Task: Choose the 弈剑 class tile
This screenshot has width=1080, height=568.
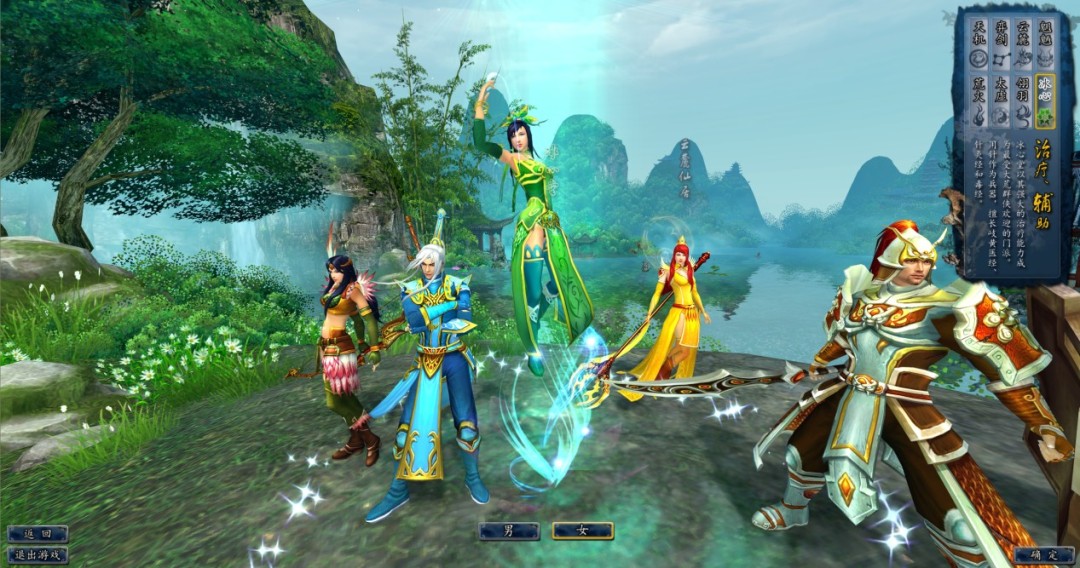Action: (x=999, y=43)
